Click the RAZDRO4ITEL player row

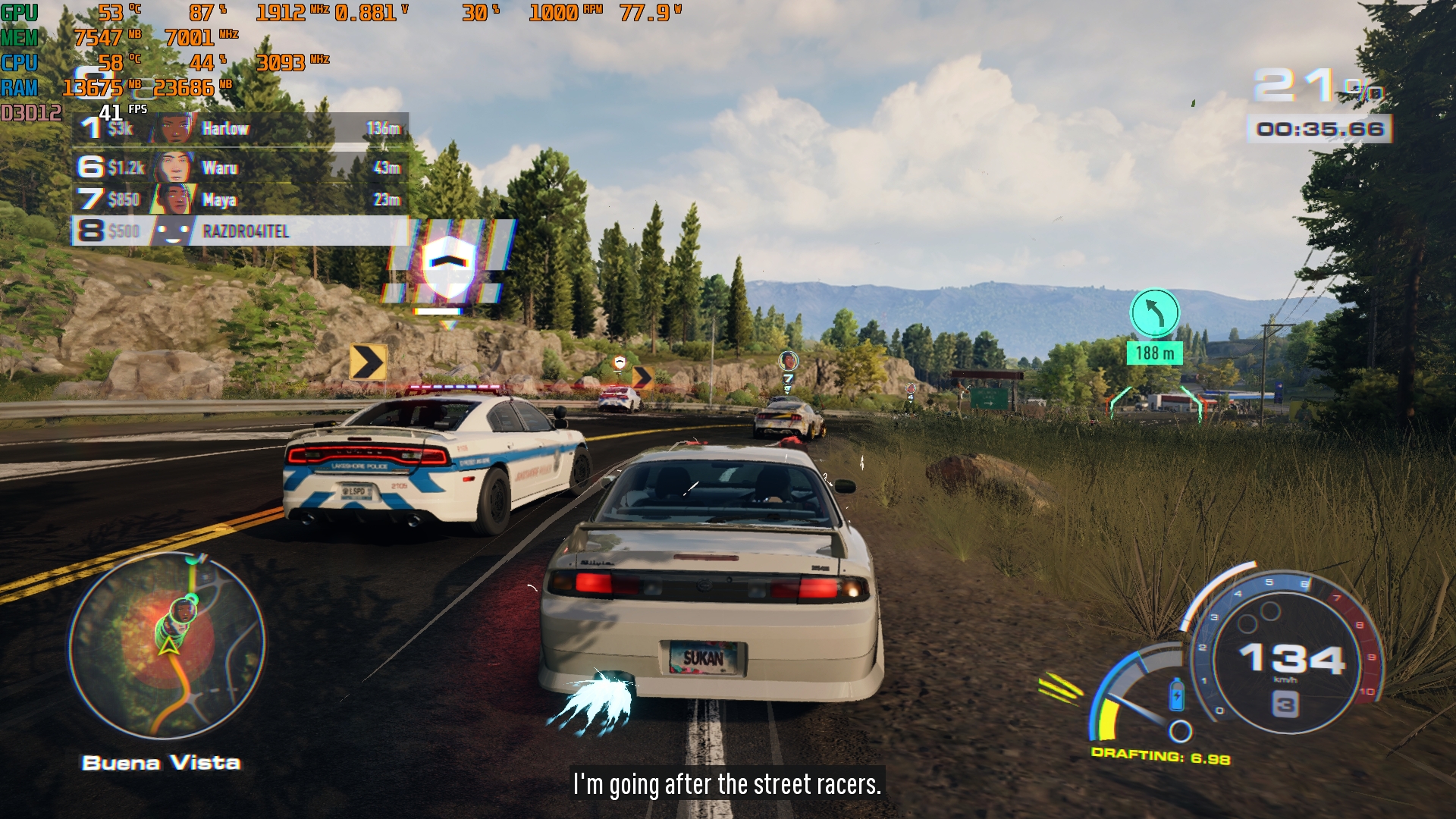(241, 231)
